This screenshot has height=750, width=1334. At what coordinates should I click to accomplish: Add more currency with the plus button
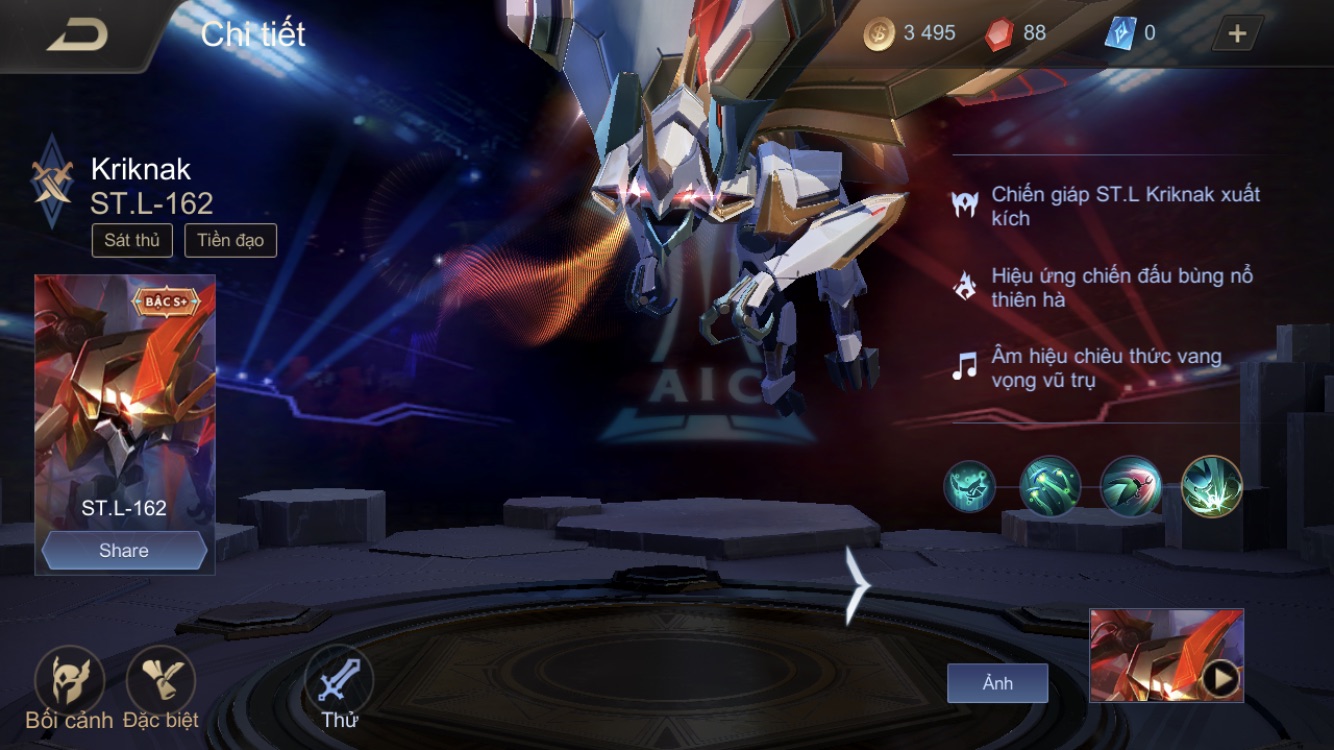coord(1237,33)
